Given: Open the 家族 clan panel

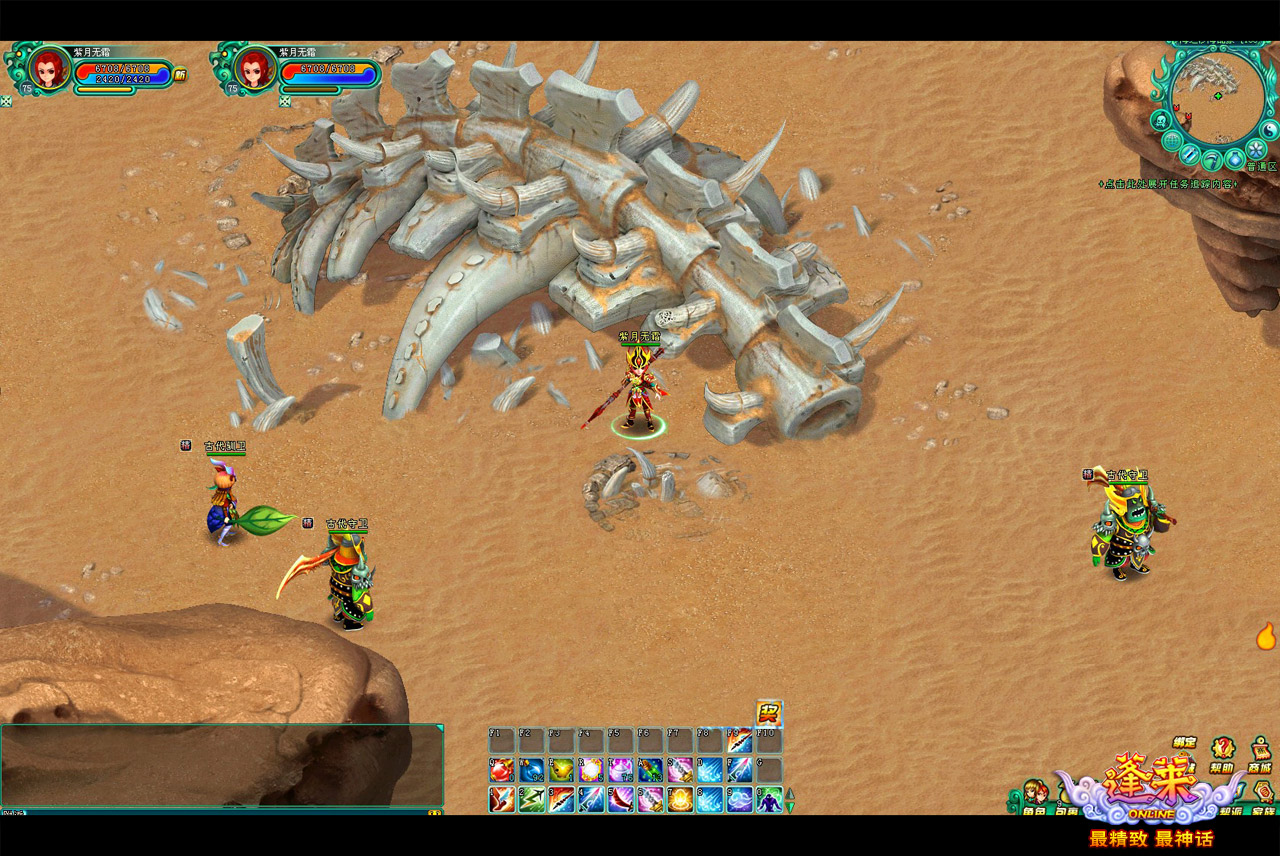Looking at the screenshot, I should coord(1264,797).
